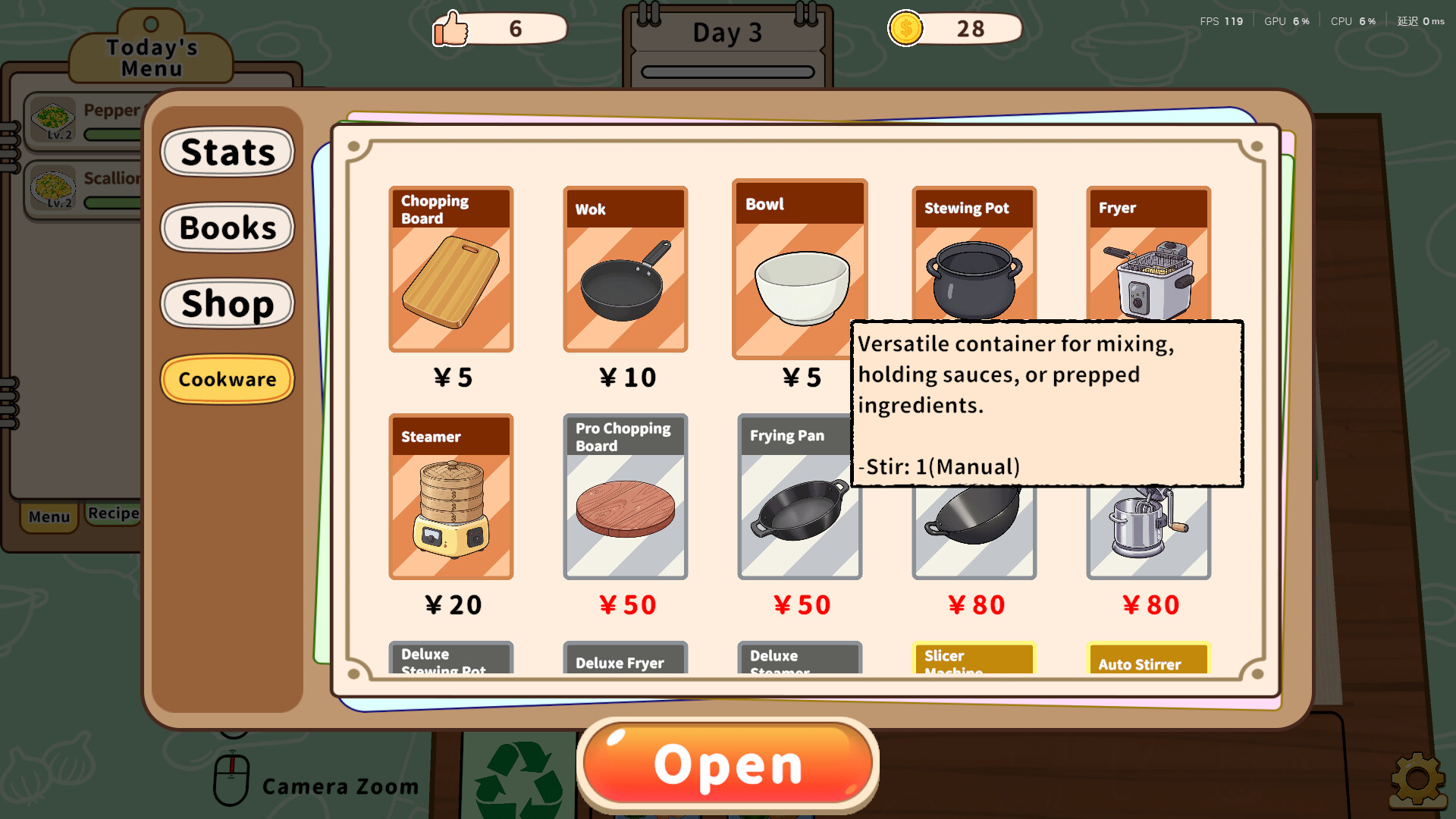This screenshot has height=819, width=1456.
Task: Select the Wok cookware item
Action: [625, 270]
